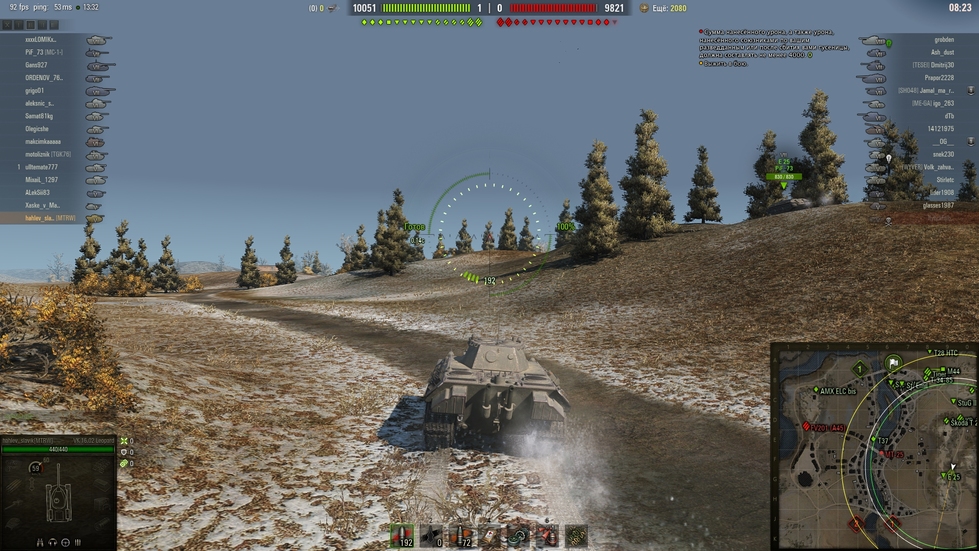Select enemy Prapor2228 in the list

click(939, 78)
